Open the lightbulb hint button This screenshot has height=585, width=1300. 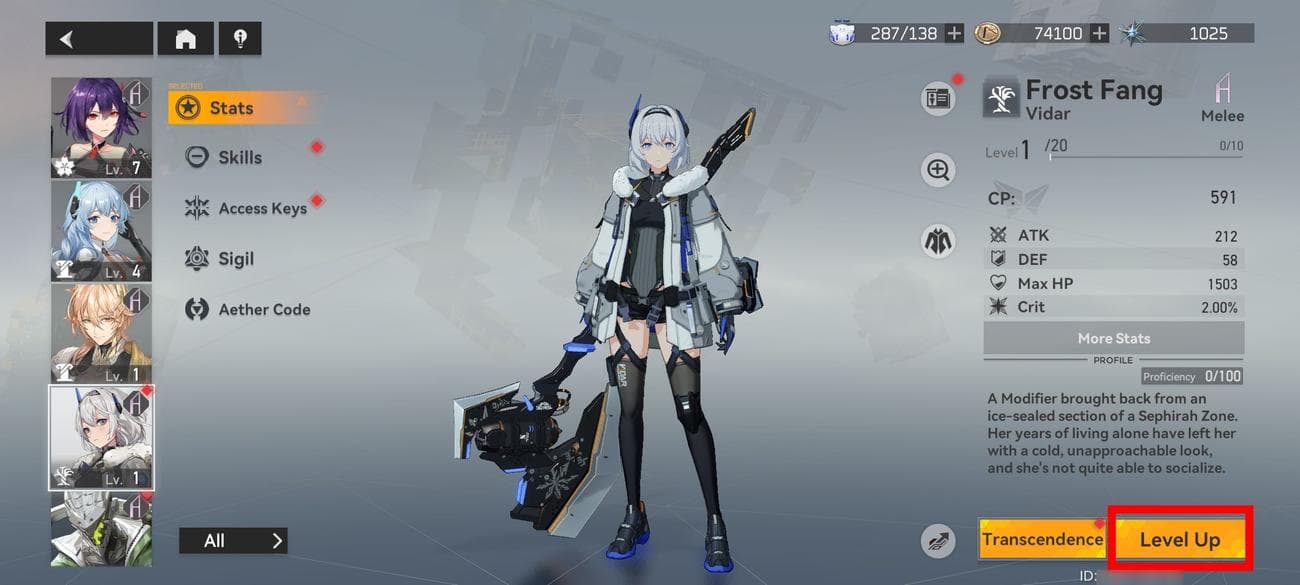(x=240, y=39)
